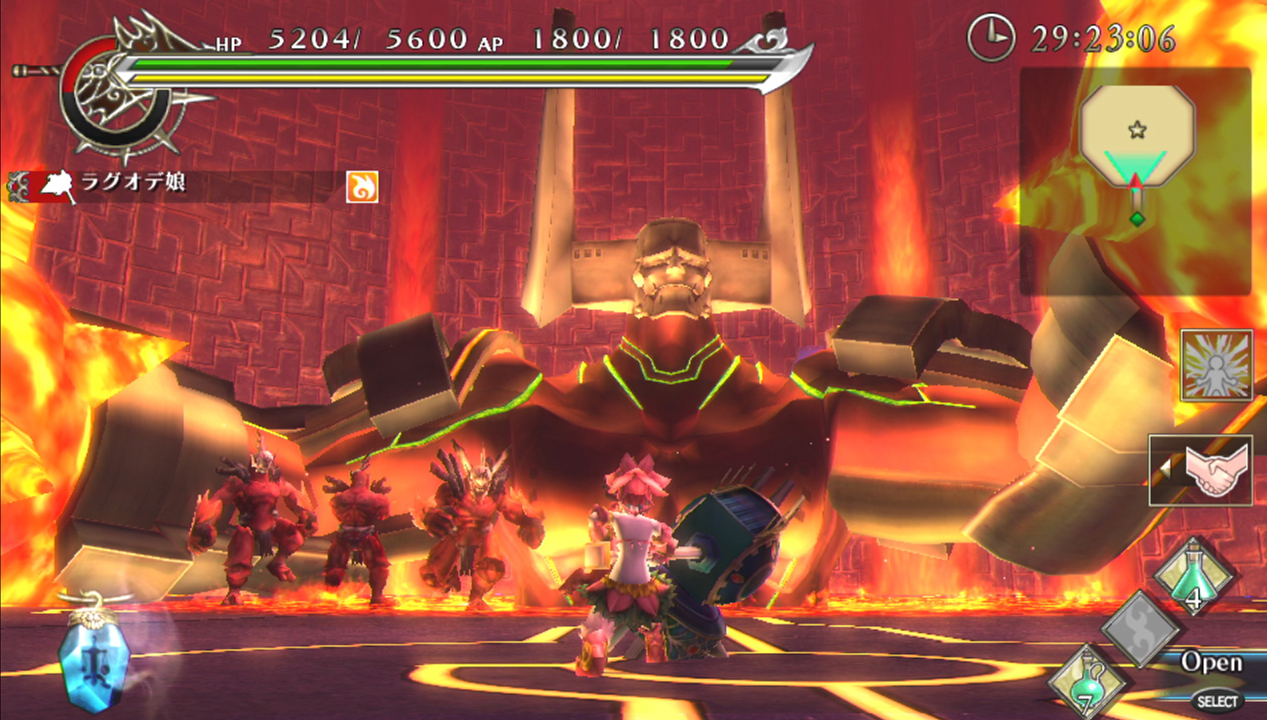Select the empty grey diamond item slot
The image size is (1267, 720).
(1141, 629)
